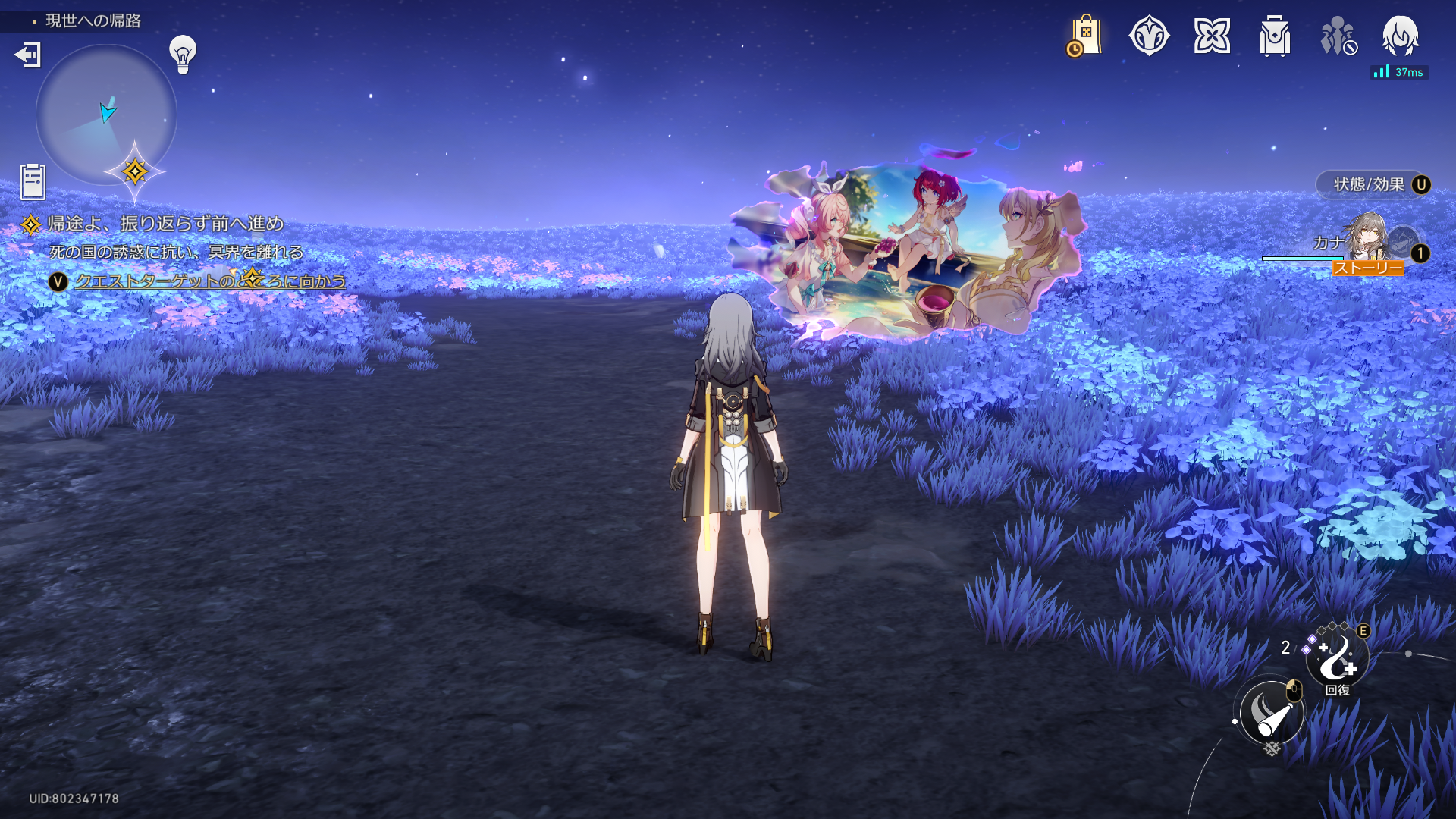Image resolution: width=1456 pixels, height=819 pixels.
Task: Open the quest log clipboard icon
Action: coord(33,181)
